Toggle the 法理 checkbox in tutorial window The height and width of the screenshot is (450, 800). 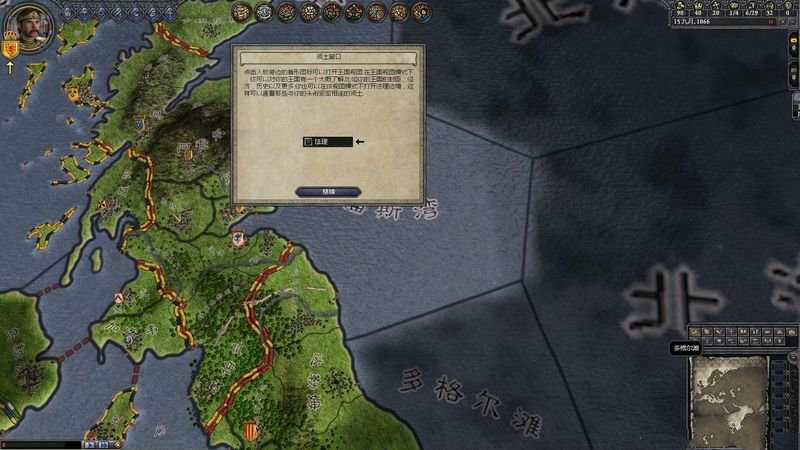click(x=308, y=142)
